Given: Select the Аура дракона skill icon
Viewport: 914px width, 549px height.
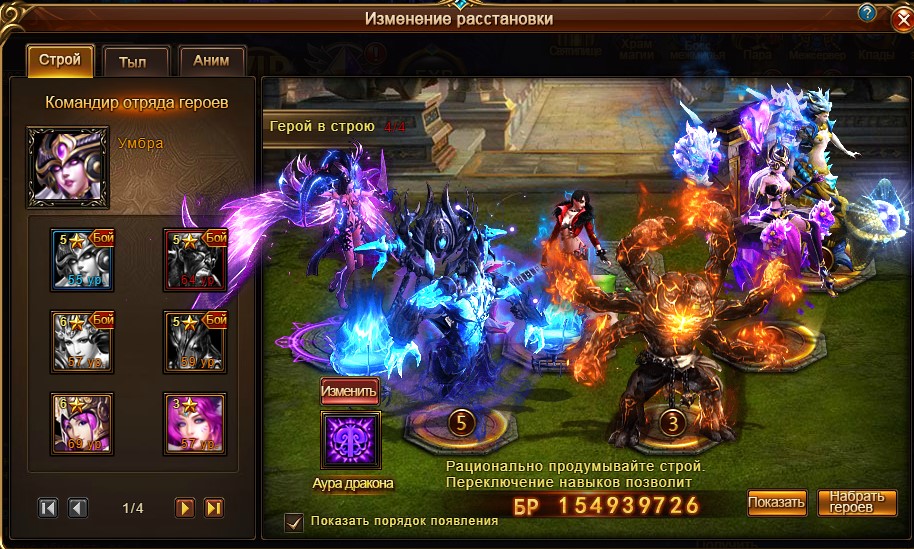Looking at the screenshot, I should pos(350,440).
